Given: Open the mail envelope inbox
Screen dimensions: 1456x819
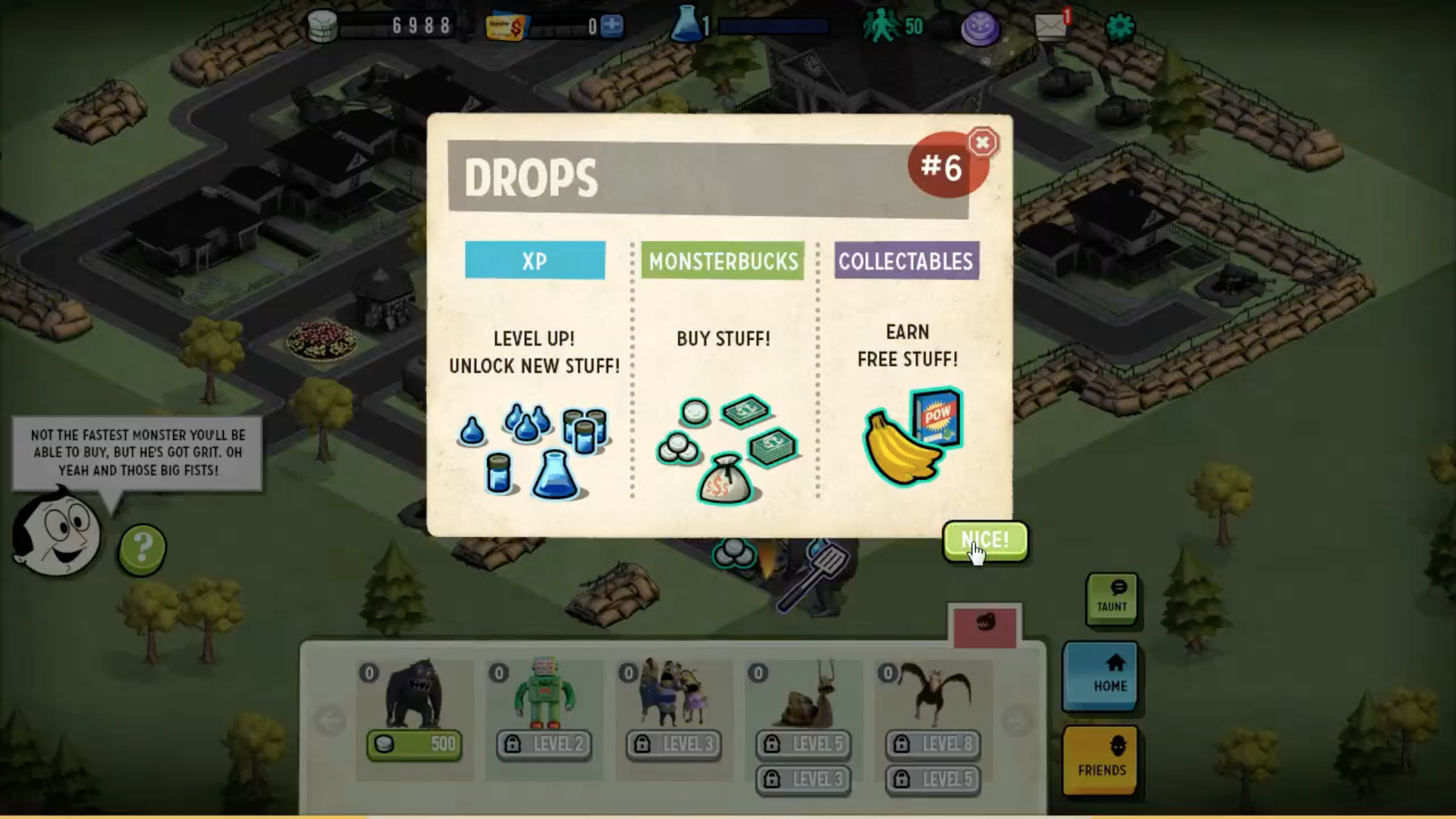Looking at the screenshot, I should (x=1050, y=27).
